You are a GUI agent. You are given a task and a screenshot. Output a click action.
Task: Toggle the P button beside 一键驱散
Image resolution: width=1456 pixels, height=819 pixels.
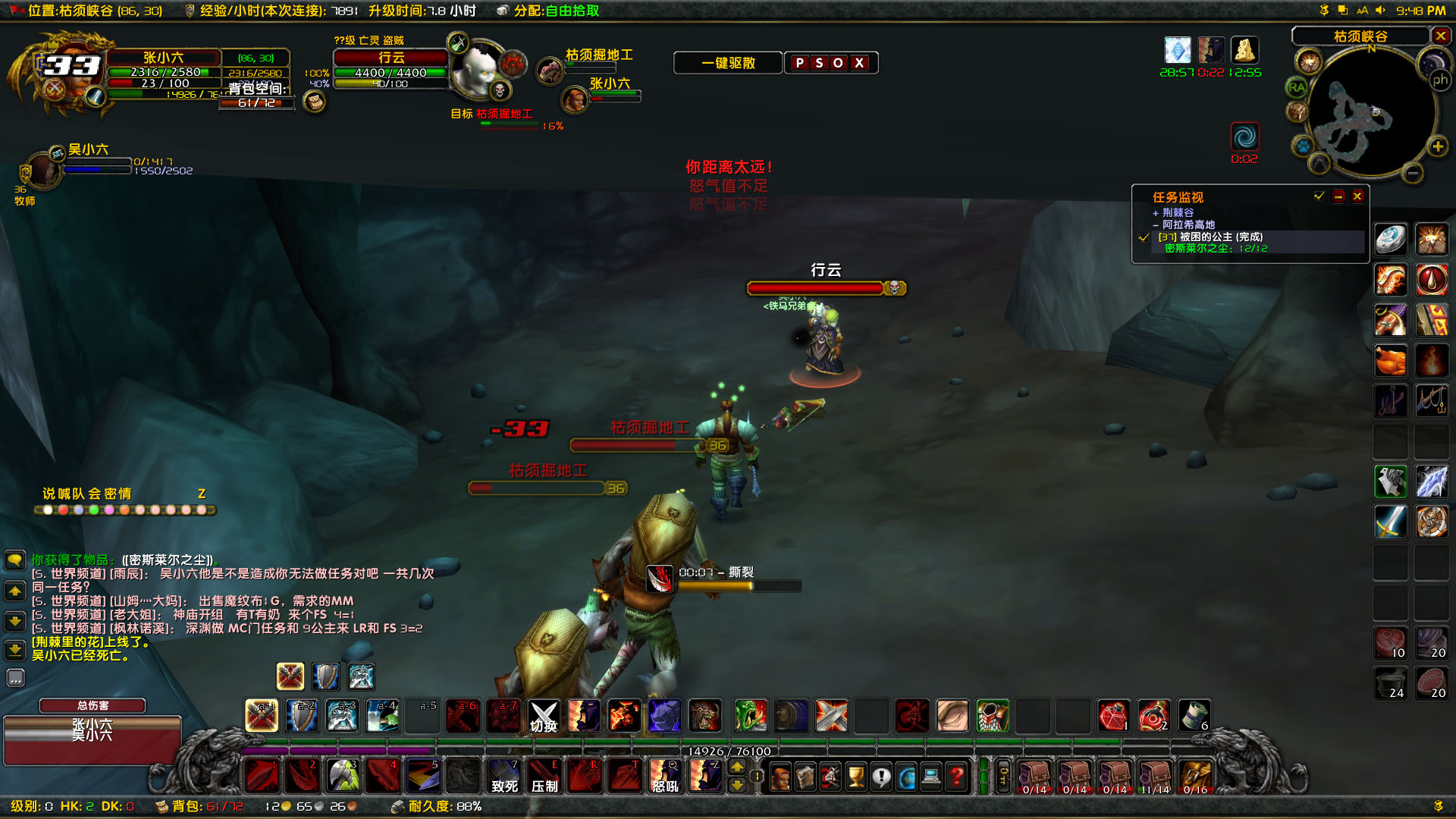coord(800,63)
